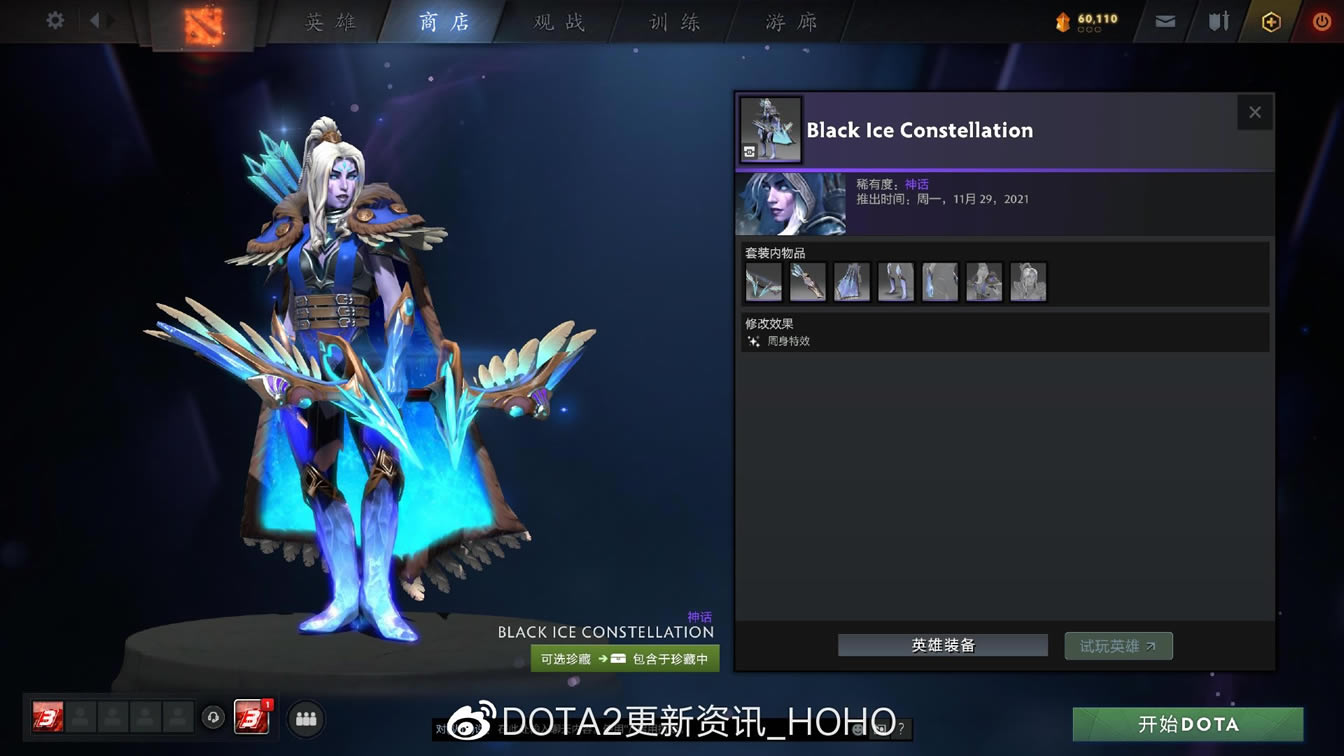Open the 观战 (Watch) menu
Image resolution: width=1344 pixels, height=756 pixels.
(556, 21)
